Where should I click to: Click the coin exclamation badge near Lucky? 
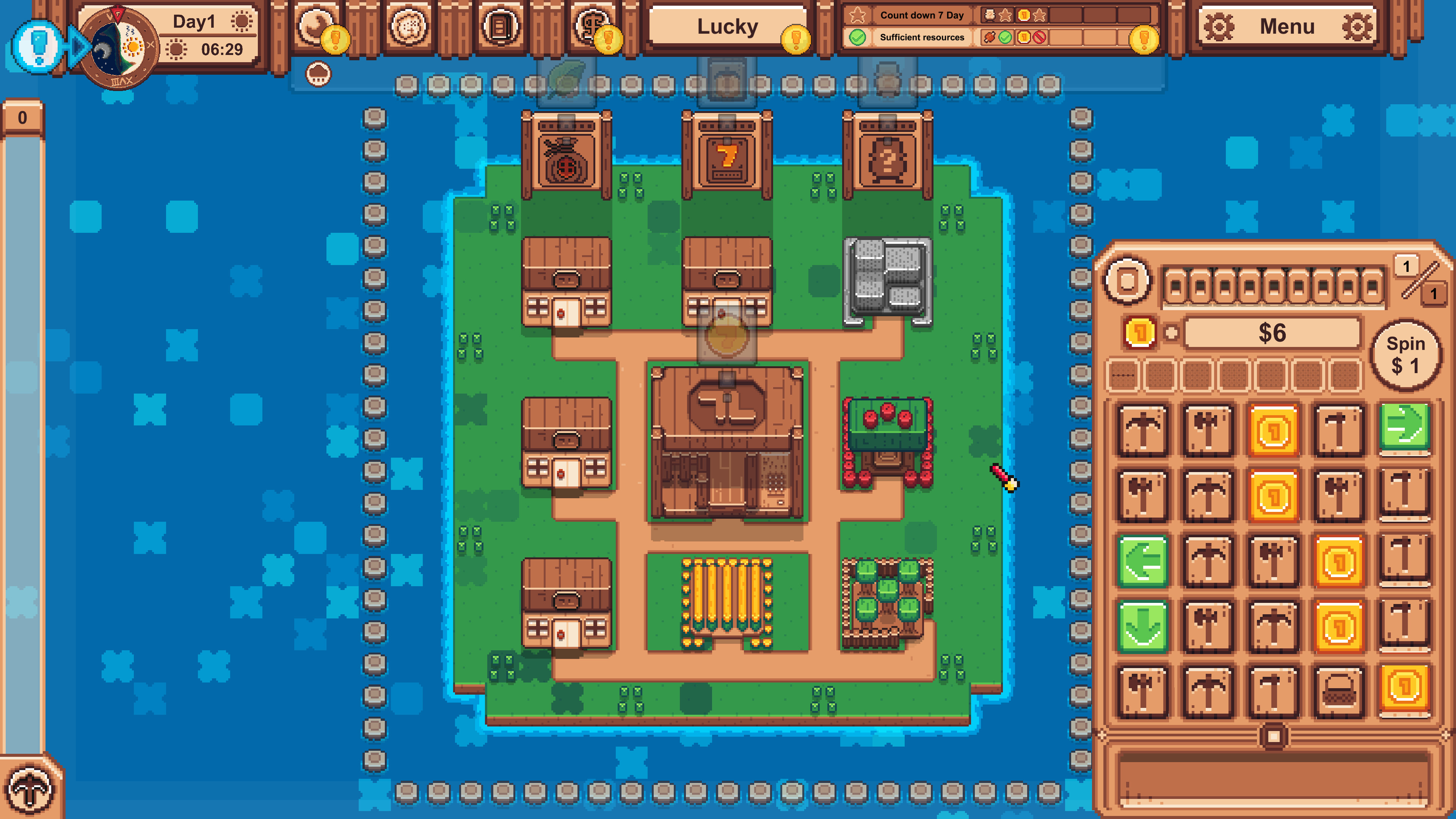(796, 39)
